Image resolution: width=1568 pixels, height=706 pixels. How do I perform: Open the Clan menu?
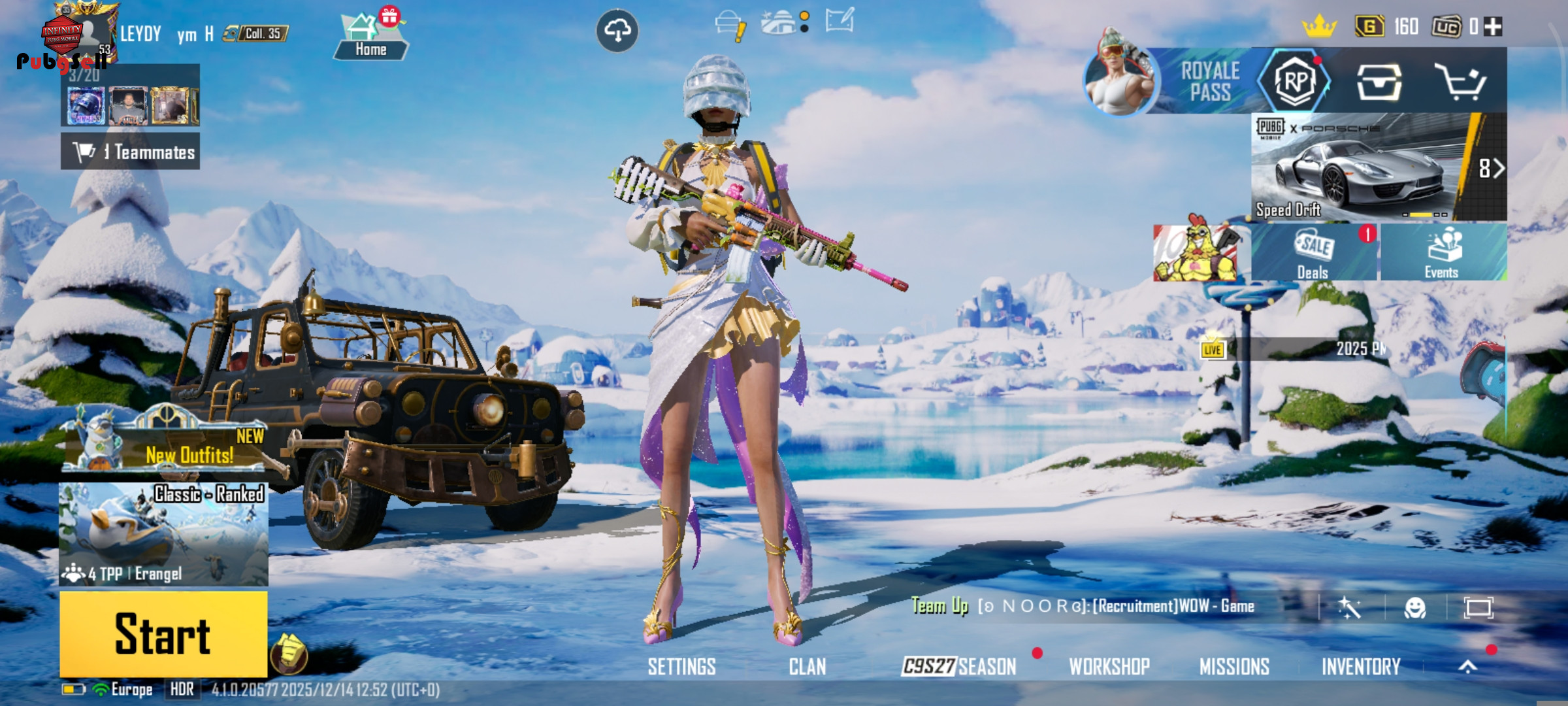pos(807,666)
